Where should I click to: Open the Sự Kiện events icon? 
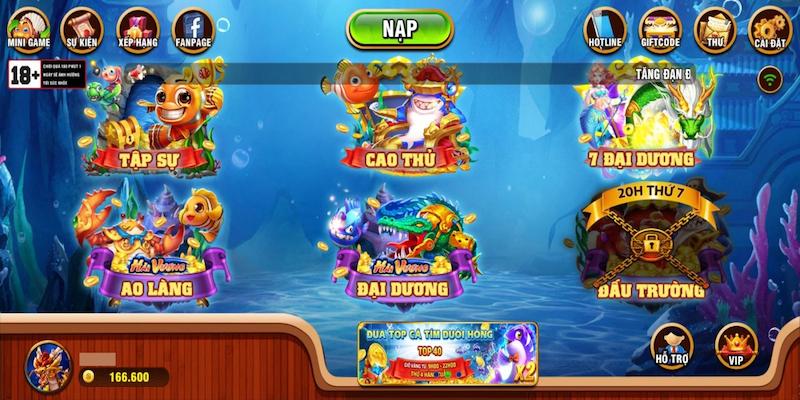(x=82, y=27)
